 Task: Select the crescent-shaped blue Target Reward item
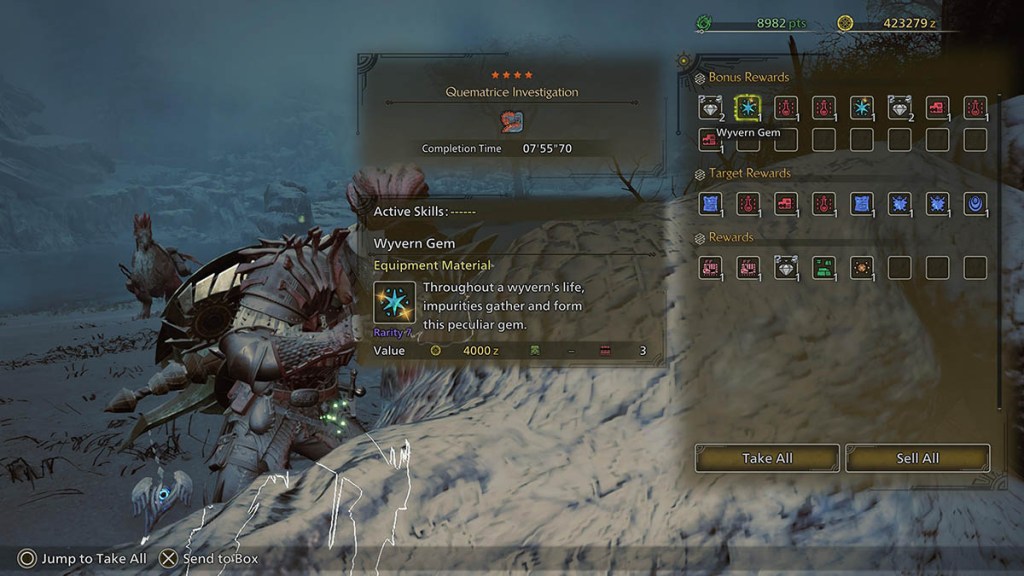(x=975, y=204)
